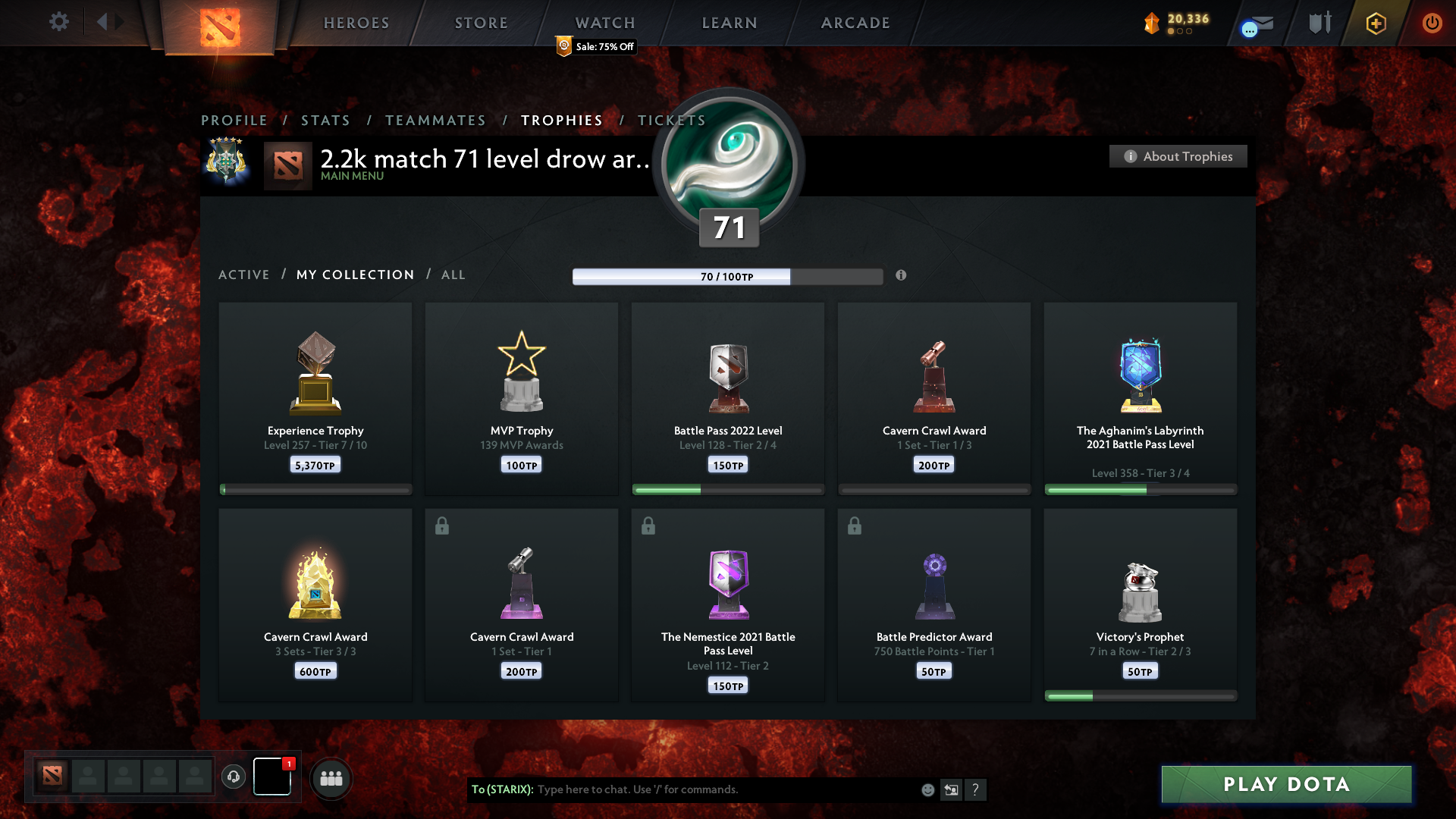Open the friends list icon
Viewport: 1456px width, 819px height.
coord(331,777)
